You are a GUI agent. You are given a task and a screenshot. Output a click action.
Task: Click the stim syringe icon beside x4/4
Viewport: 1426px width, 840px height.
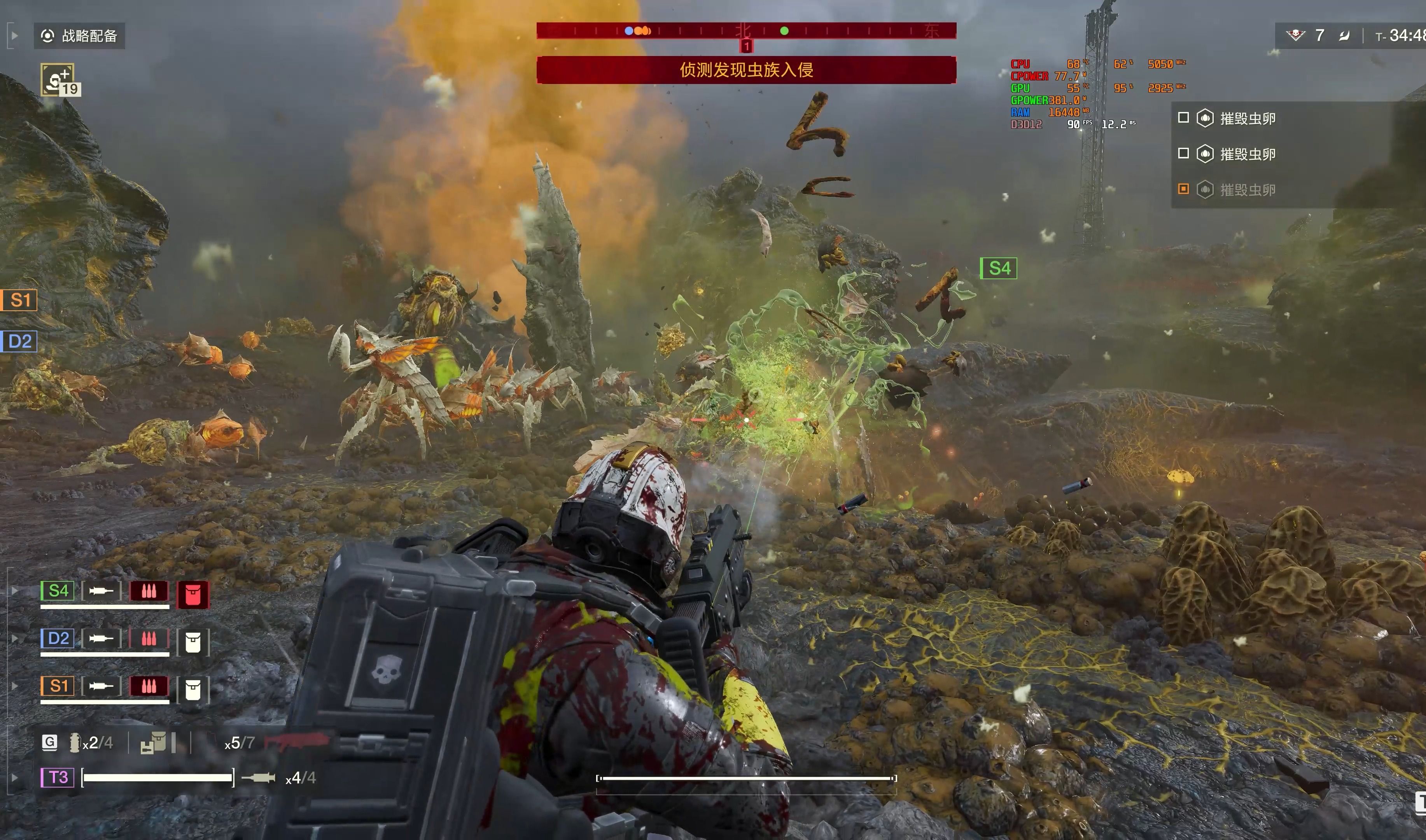coord(259,778)
